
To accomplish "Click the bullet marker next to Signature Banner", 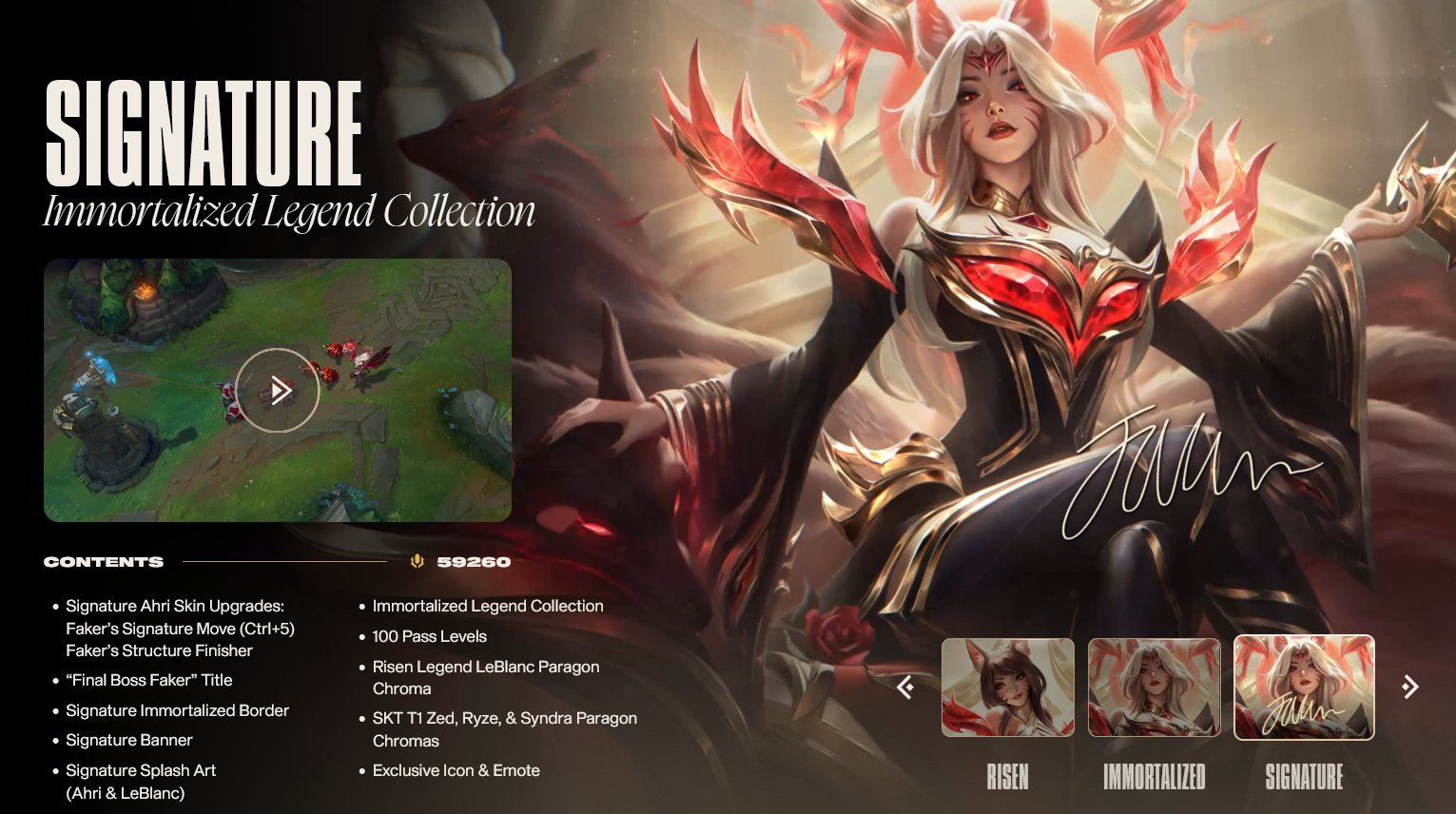I will 54,740.
